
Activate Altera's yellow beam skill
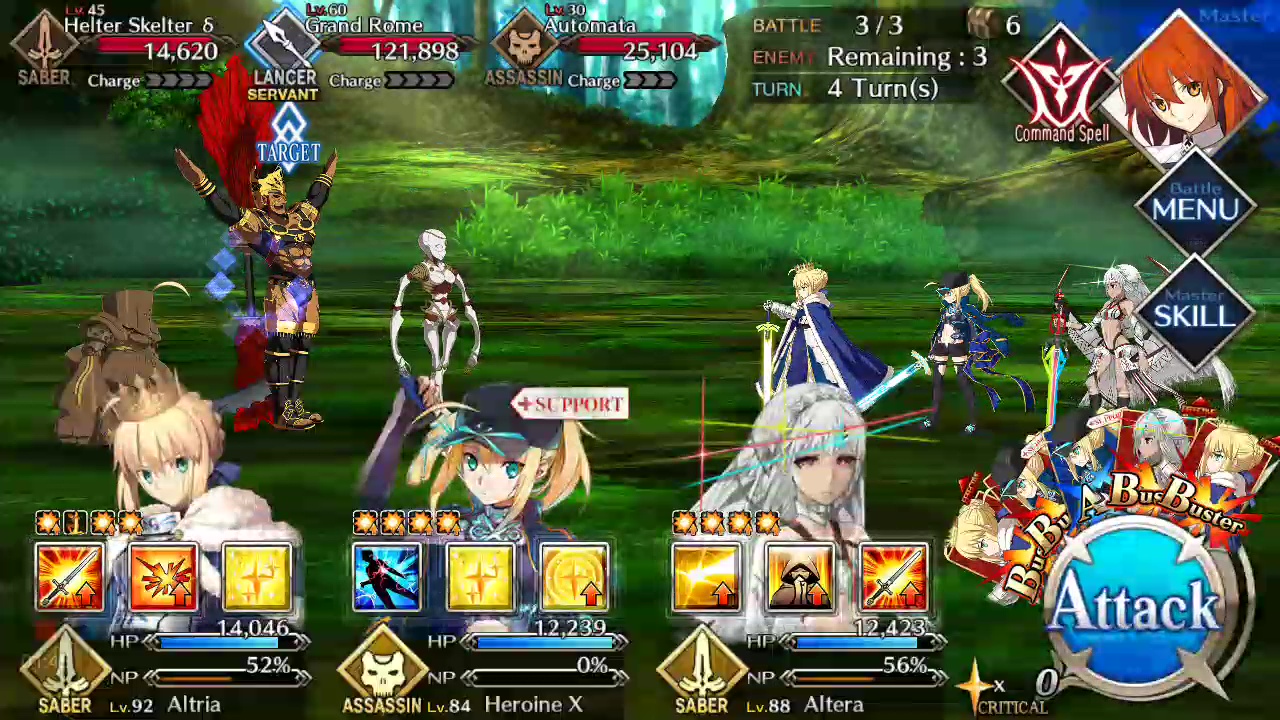(x=706, y=577)
